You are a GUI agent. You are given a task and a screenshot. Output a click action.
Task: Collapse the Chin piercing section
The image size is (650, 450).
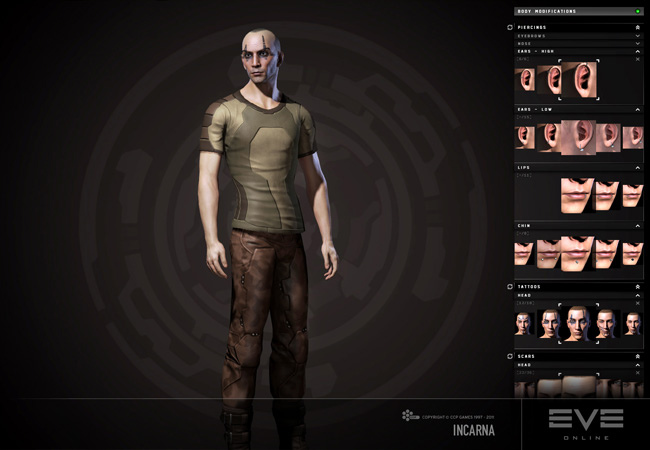point(637,225)
